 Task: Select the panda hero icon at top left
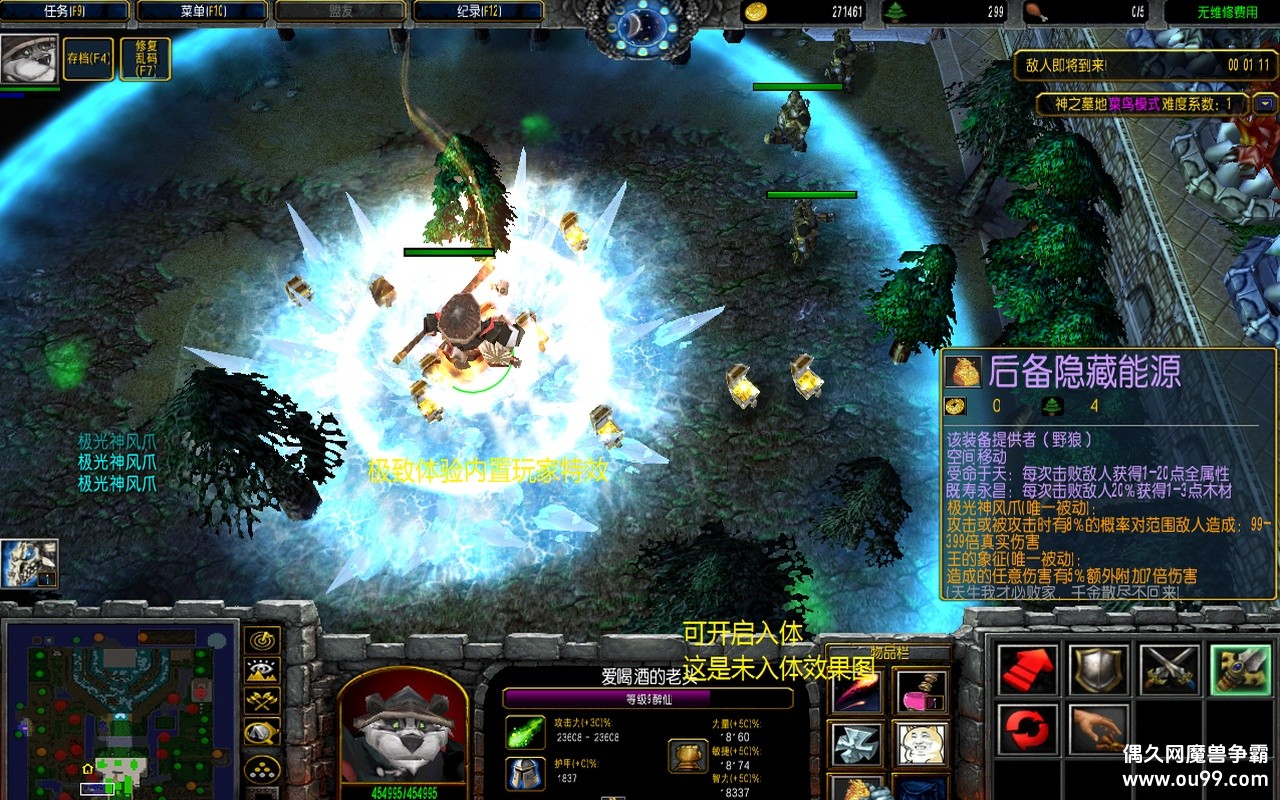(x=28, y=60)
